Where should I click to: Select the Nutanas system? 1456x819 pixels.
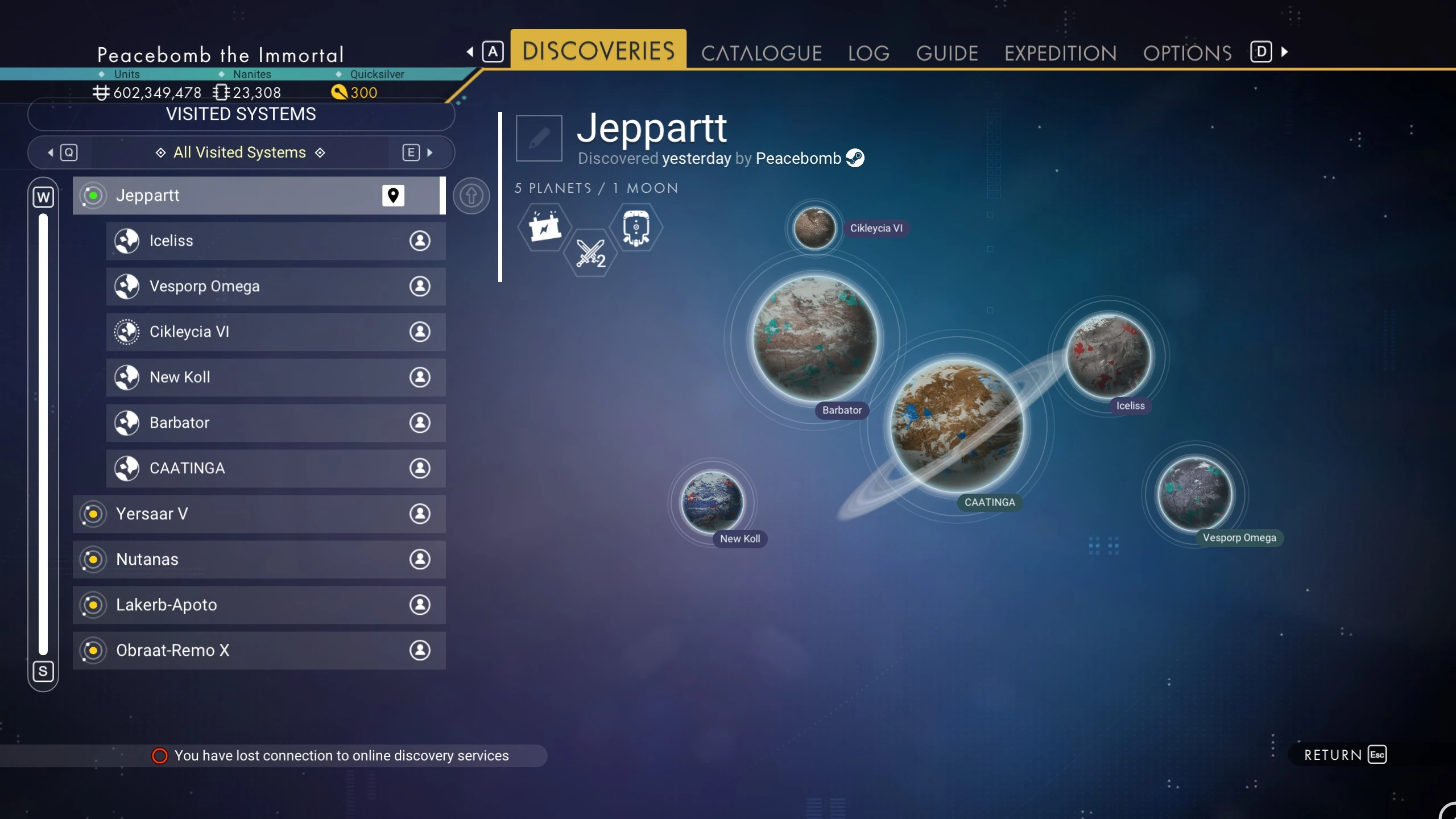click(259, 559)
